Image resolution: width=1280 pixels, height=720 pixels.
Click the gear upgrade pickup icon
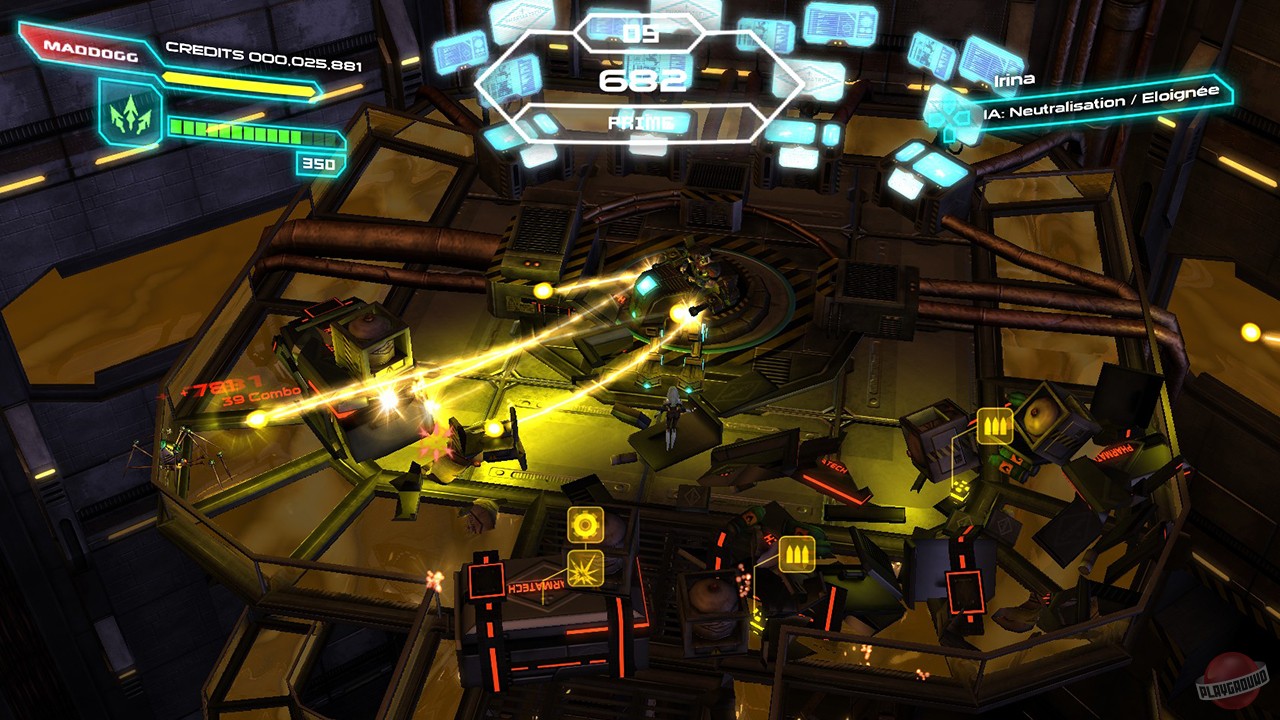pos(585,524)
